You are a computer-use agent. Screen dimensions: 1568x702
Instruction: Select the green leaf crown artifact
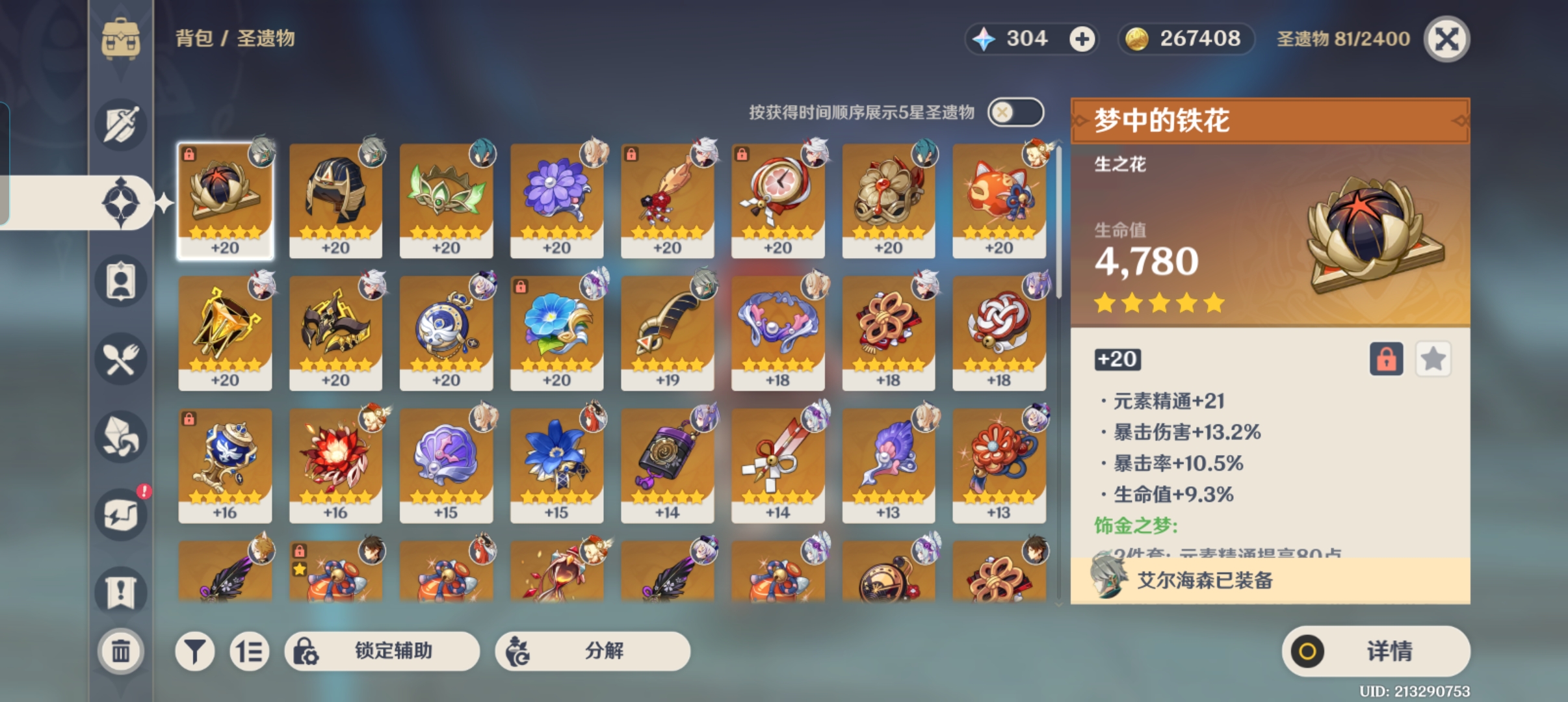pyautogui.click(x=447, y=200)
